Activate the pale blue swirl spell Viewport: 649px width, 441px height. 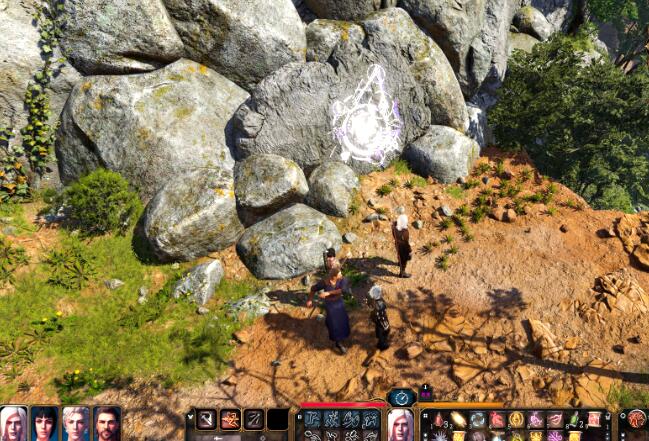coord(478,420)
